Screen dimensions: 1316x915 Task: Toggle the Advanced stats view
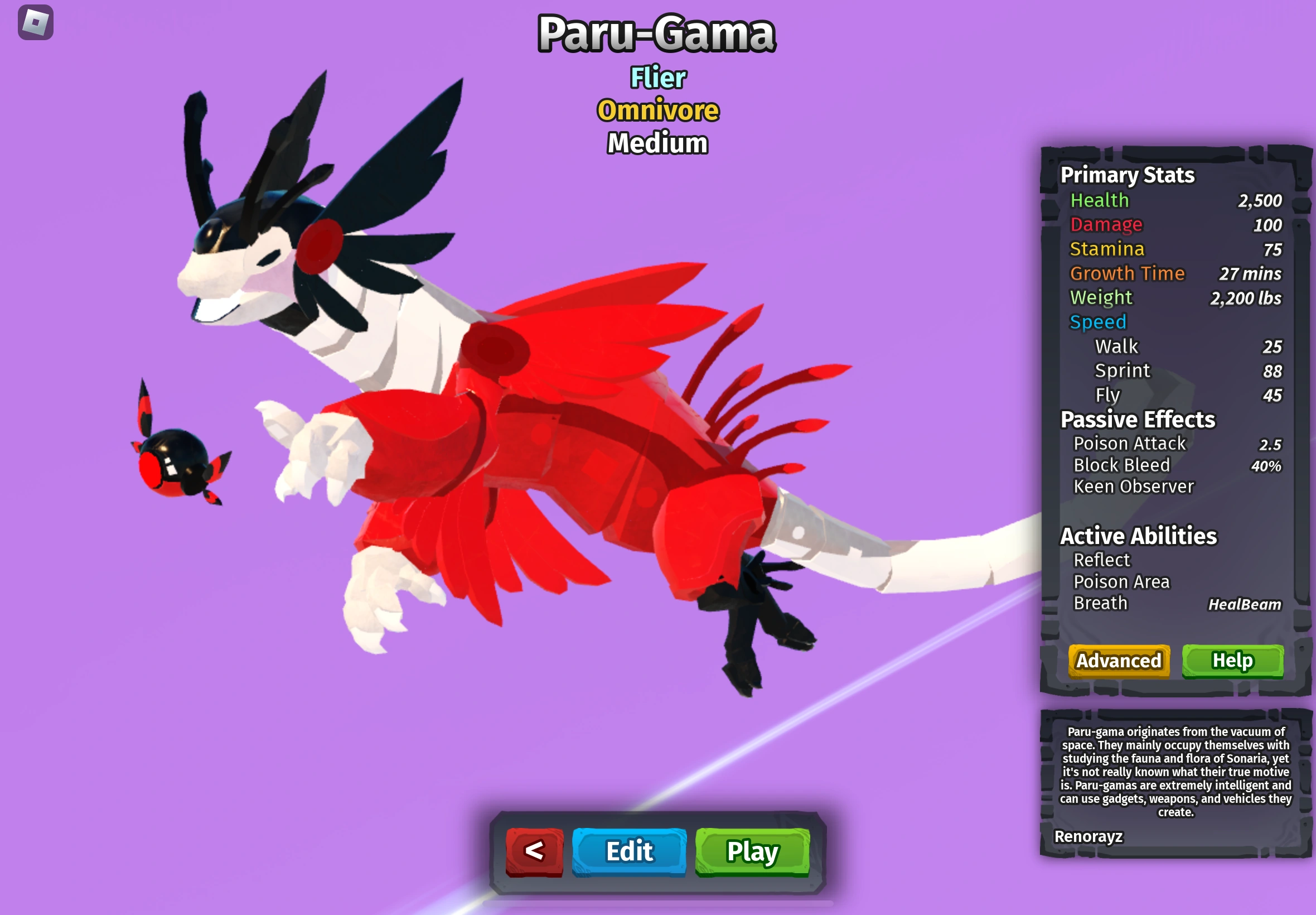pyautogui.click(x=1119, y=661)
